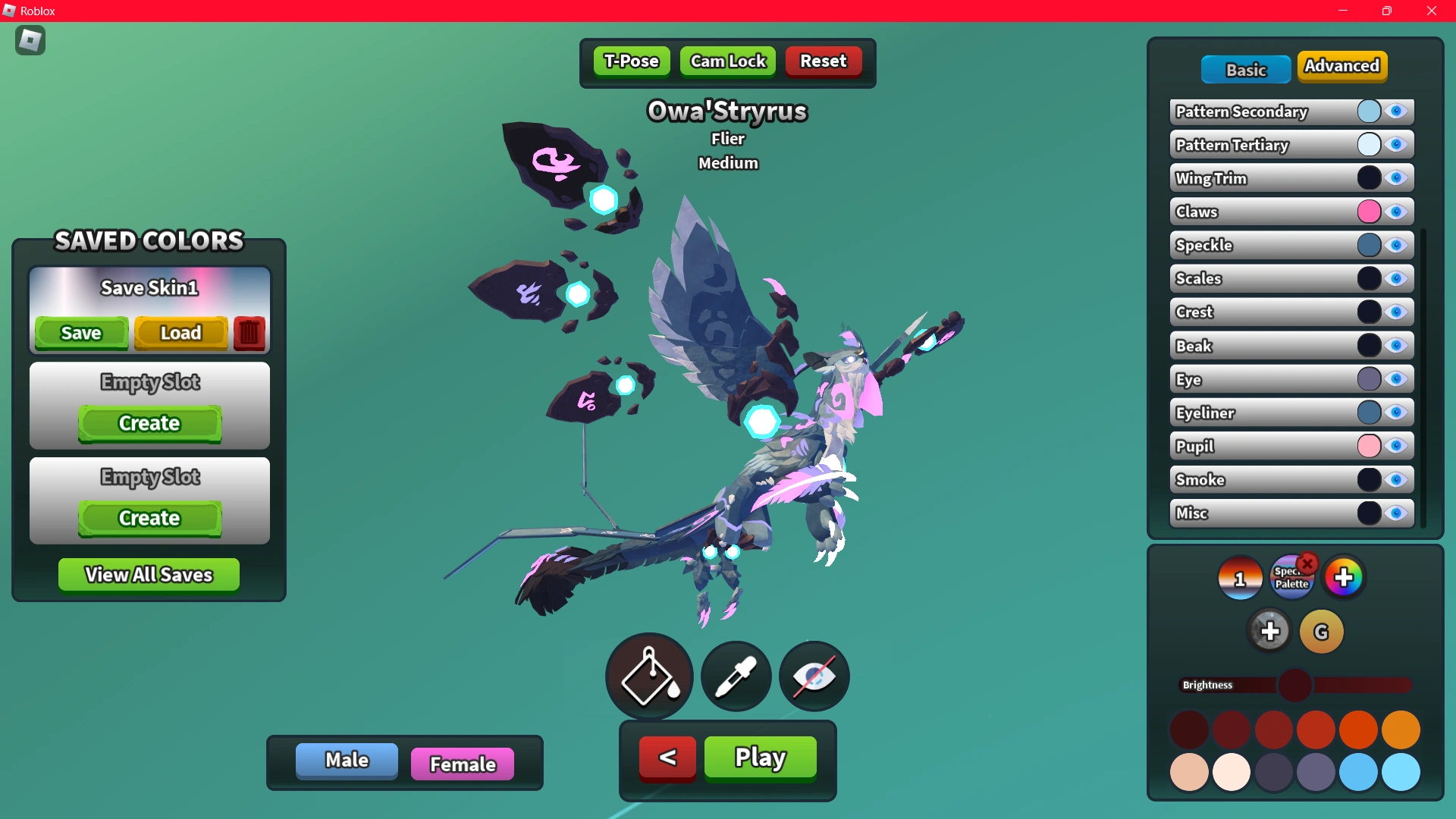Viewport: 1456px width, 819px height.
Task: Toggle the Misc color visibility
Action: [x=1398, y=513]
